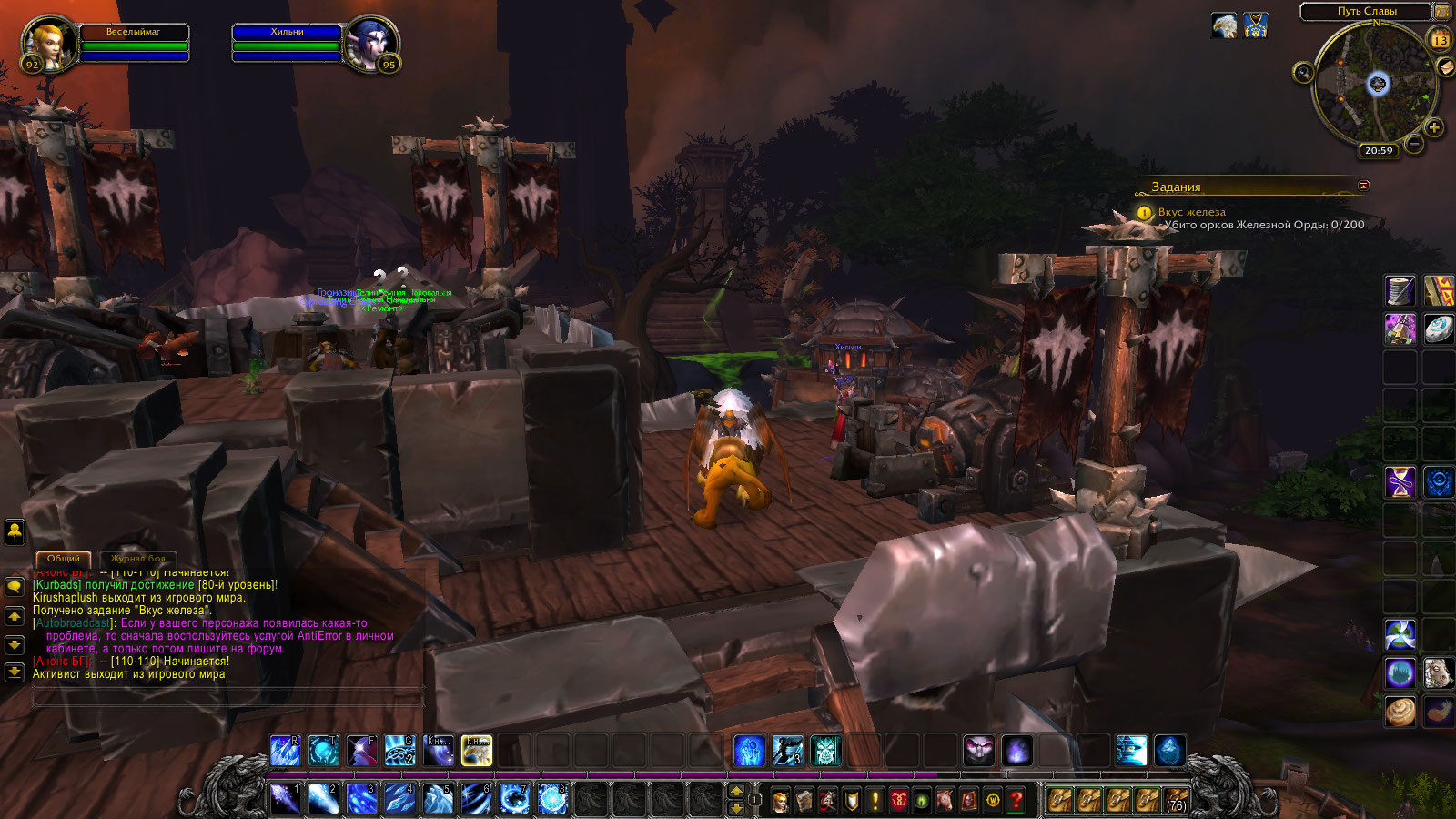Cast the skull-faced frost spell
This screenshot has height=819, width=1456.
(x=825, y=751)
